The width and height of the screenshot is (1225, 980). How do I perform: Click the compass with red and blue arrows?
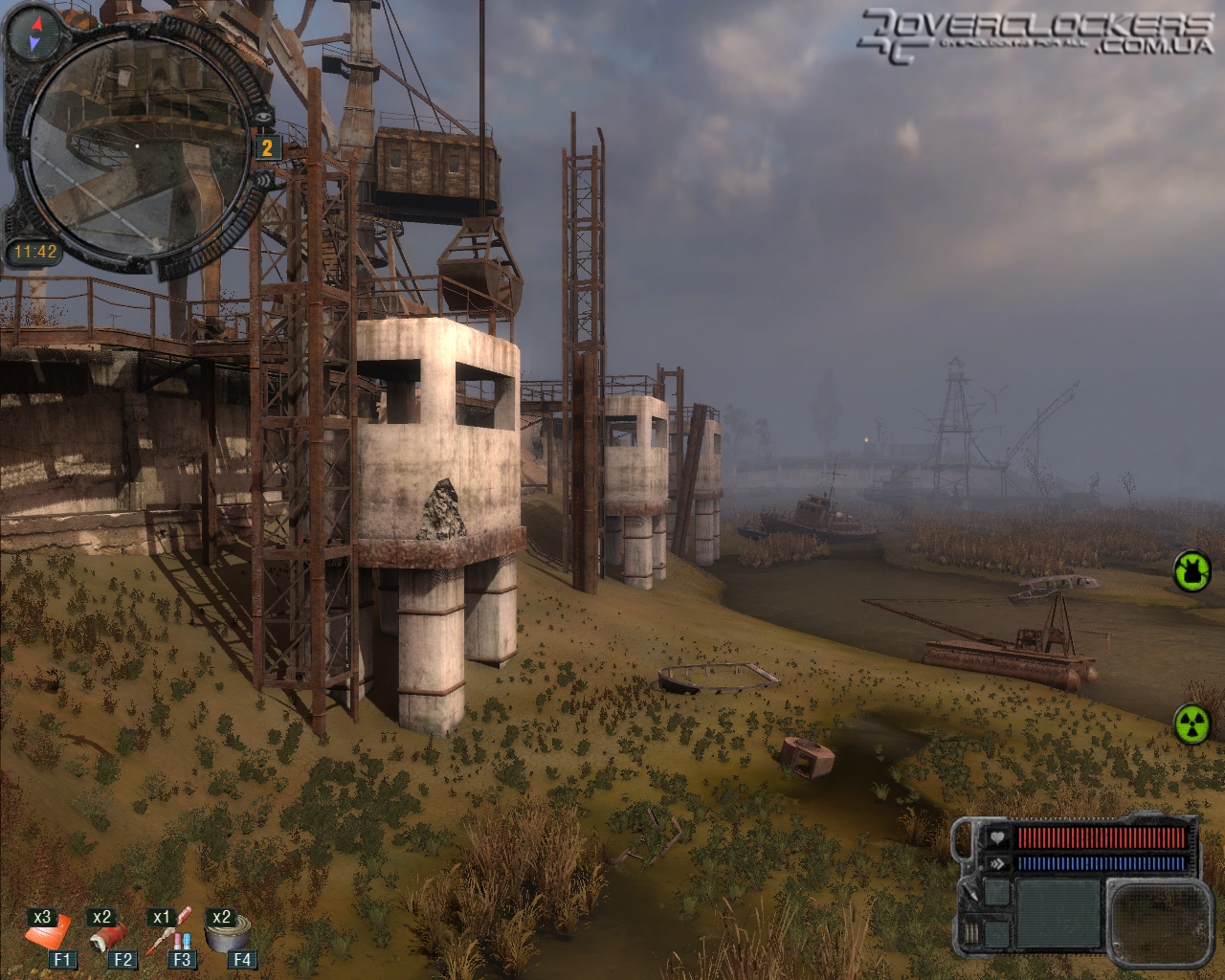36,33
